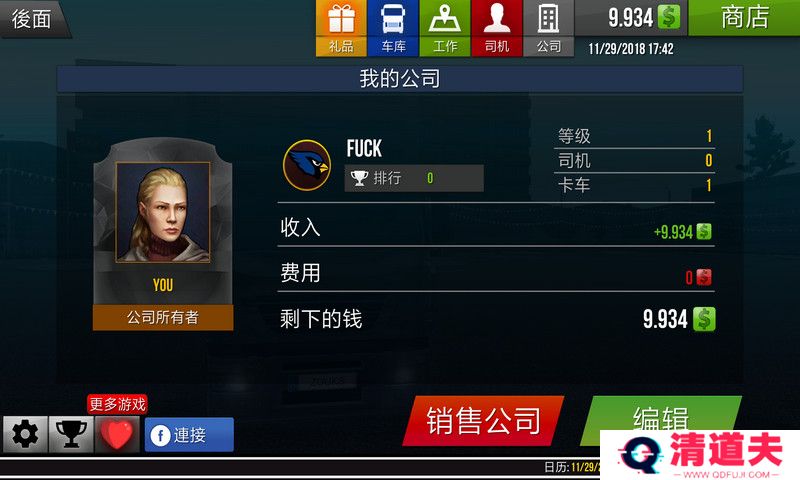Click the 销售公司 sell company button

click(484, 420)
